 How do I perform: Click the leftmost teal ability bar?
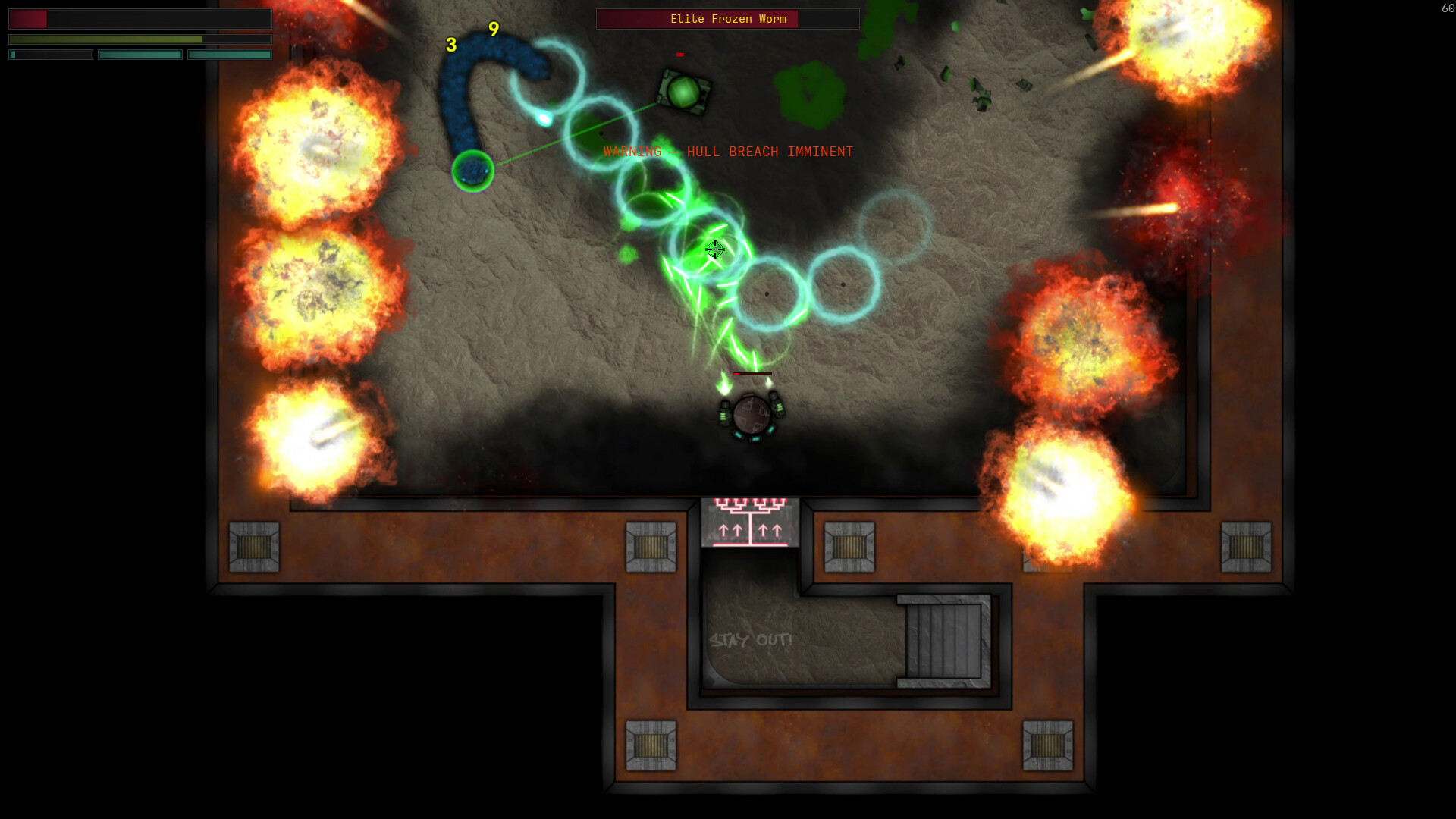click(x=49, y=54)
